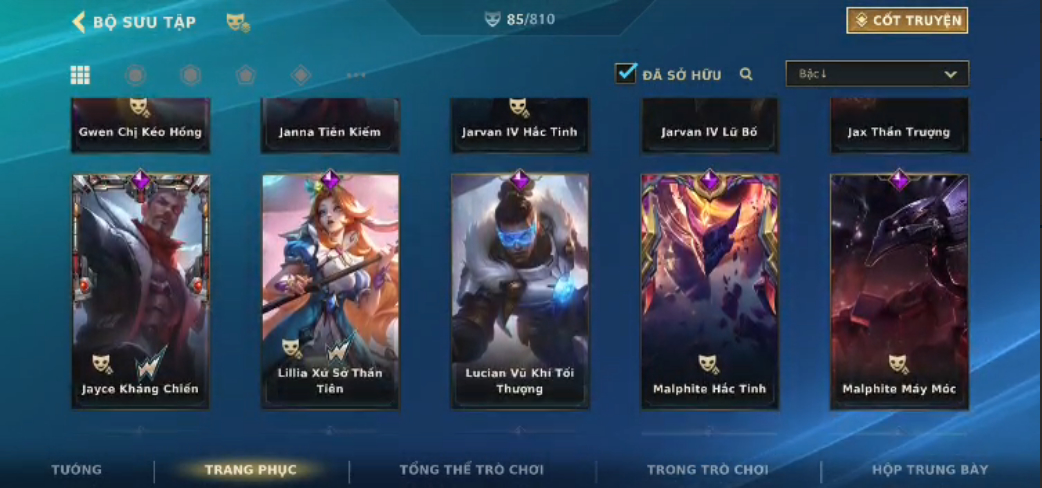Viewport: 1042px width, 488px height.
Task: Pick the Malphite Hắc Tinh skin card
Action: [x=709, y=291]
